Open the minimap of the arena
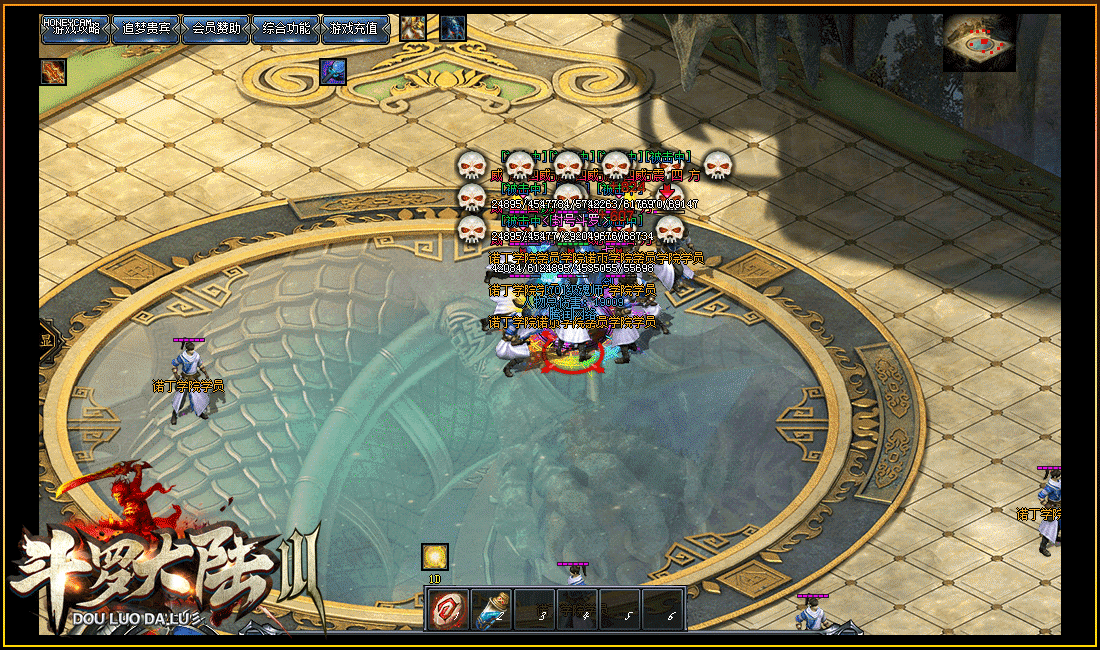 point(981,43)
